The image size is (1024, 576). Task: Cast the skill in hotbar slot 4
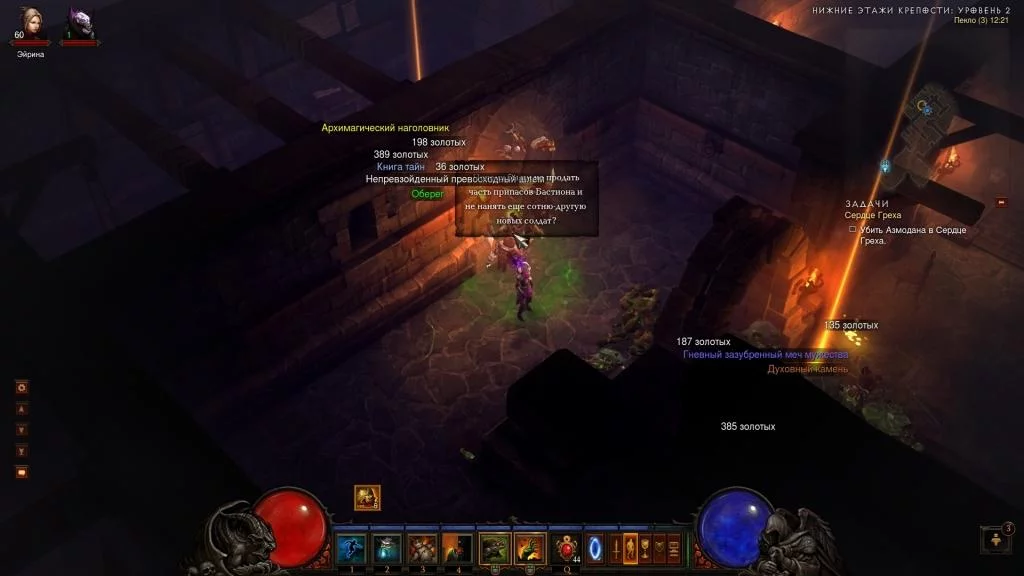tap(457, 547)
